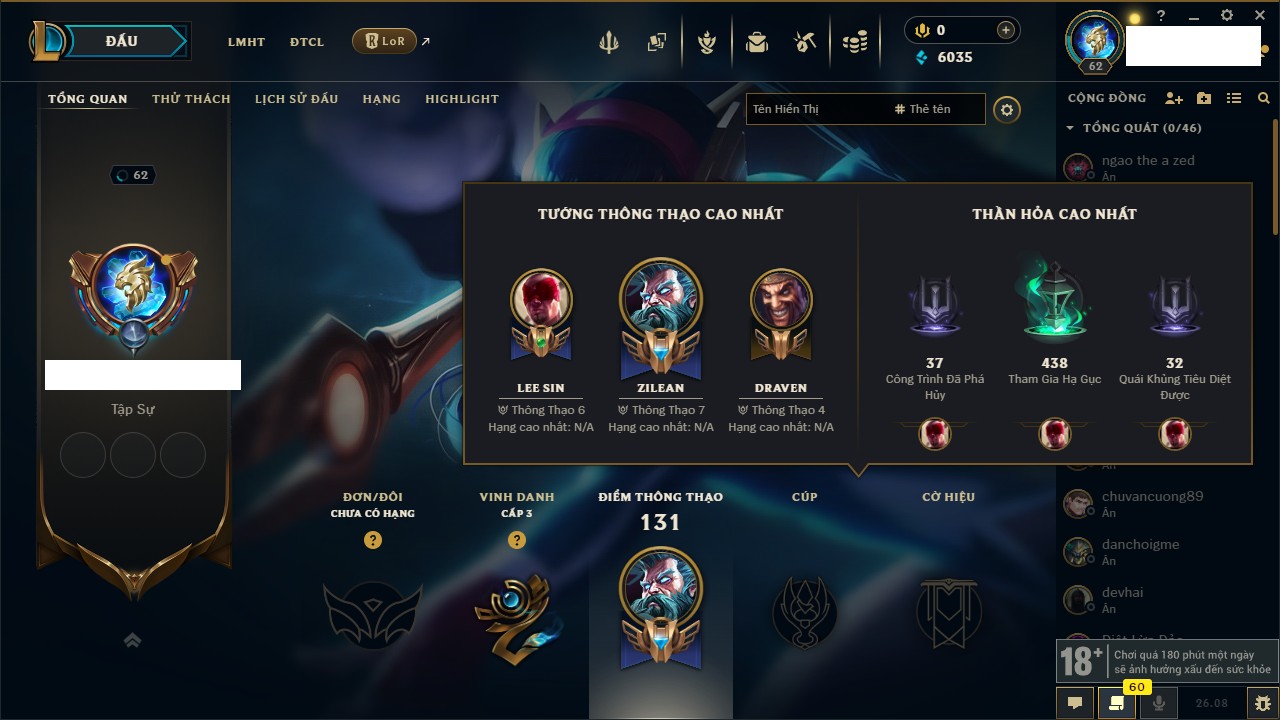The image size is (1280, 720).
Task: Collapse the TỔNG QUÁT friends group
Action: [x=1070, y=128]
